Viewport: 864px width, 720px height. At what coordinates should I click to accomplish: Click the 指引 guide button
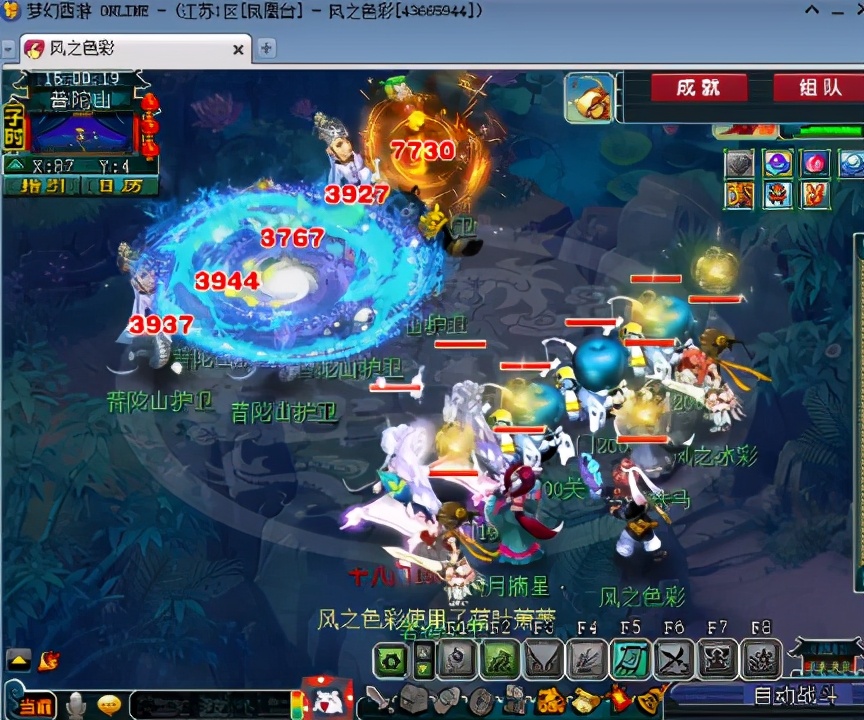[39, 185]
